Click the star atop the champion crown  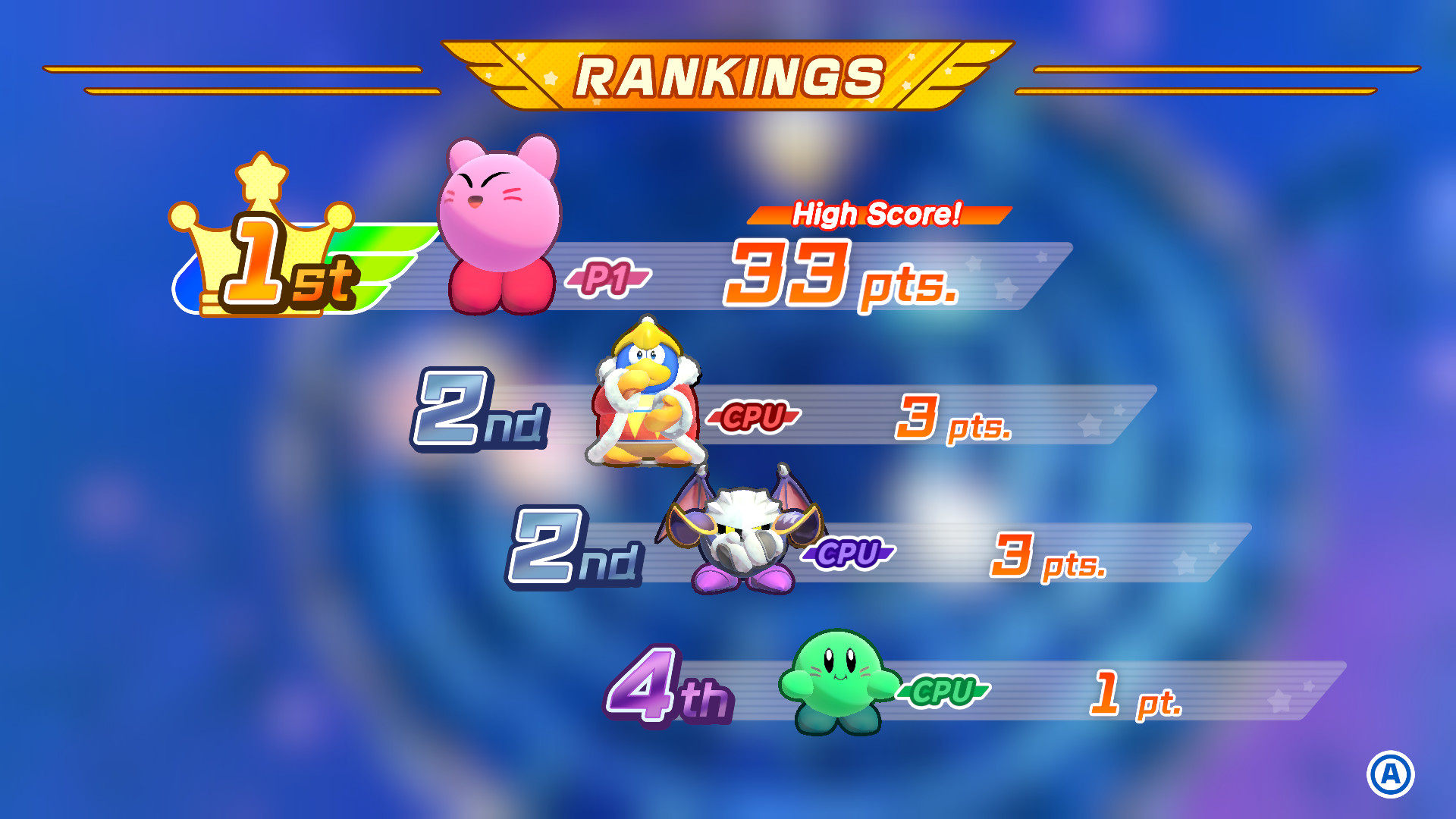pos(259,176)
